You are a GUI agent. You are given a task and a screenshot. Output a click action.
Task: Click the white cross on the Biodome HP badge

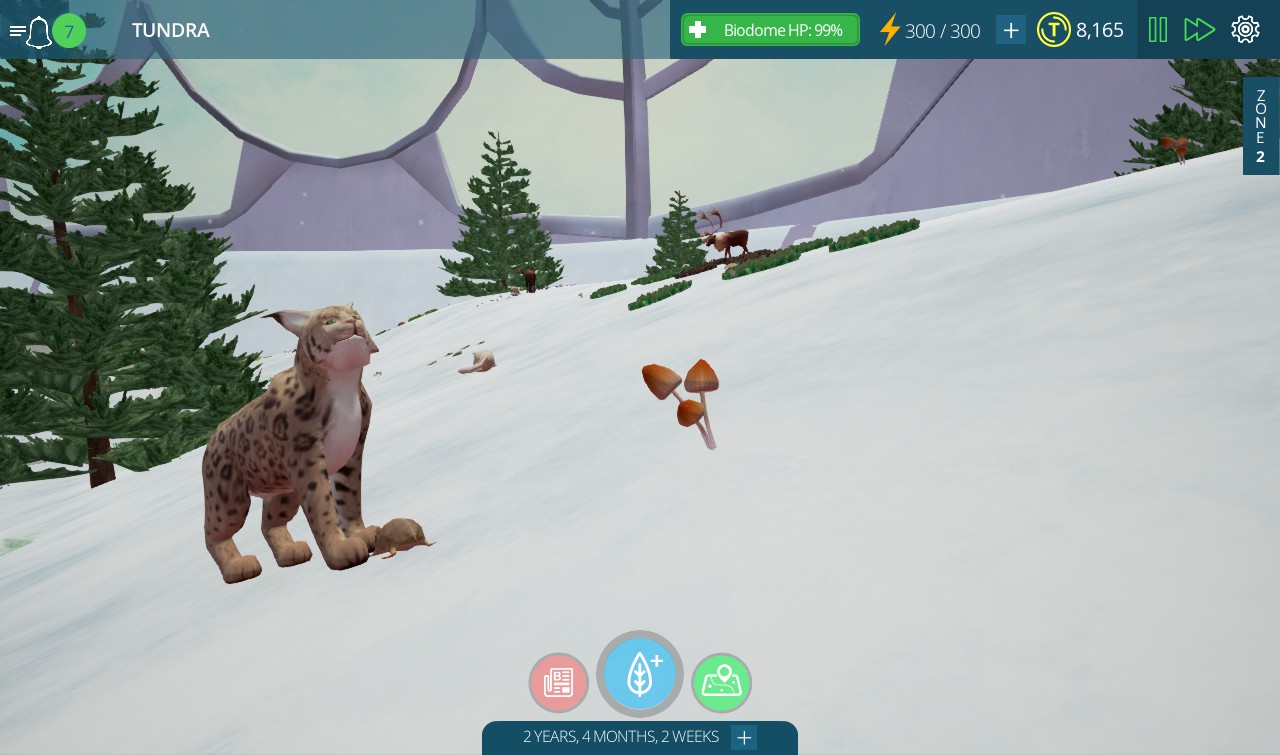698,29
